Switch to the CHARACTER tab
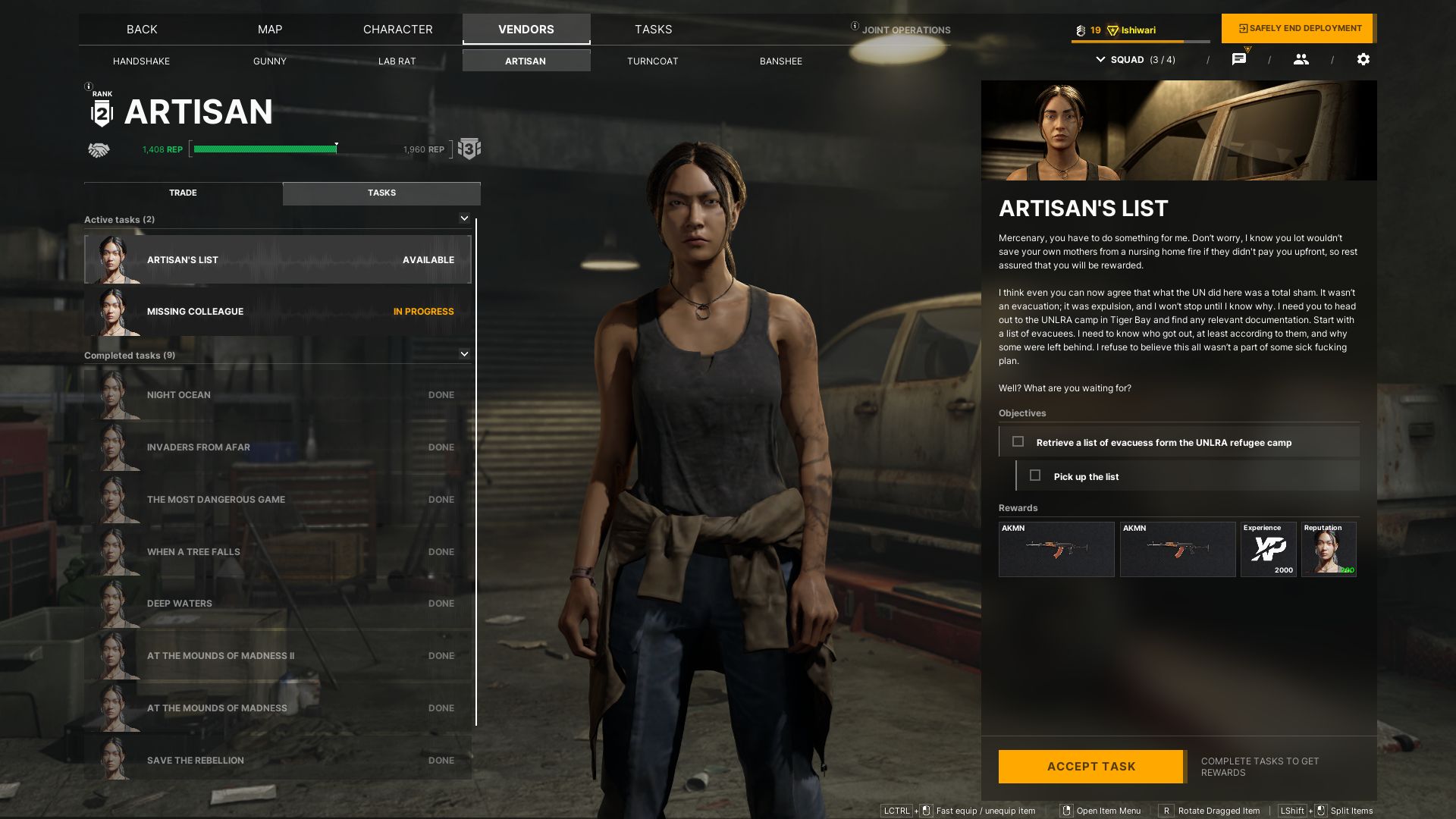Image resolution: width=1456 pixels, height=819 pixels. pyautogui.click(x=397, y=30)
